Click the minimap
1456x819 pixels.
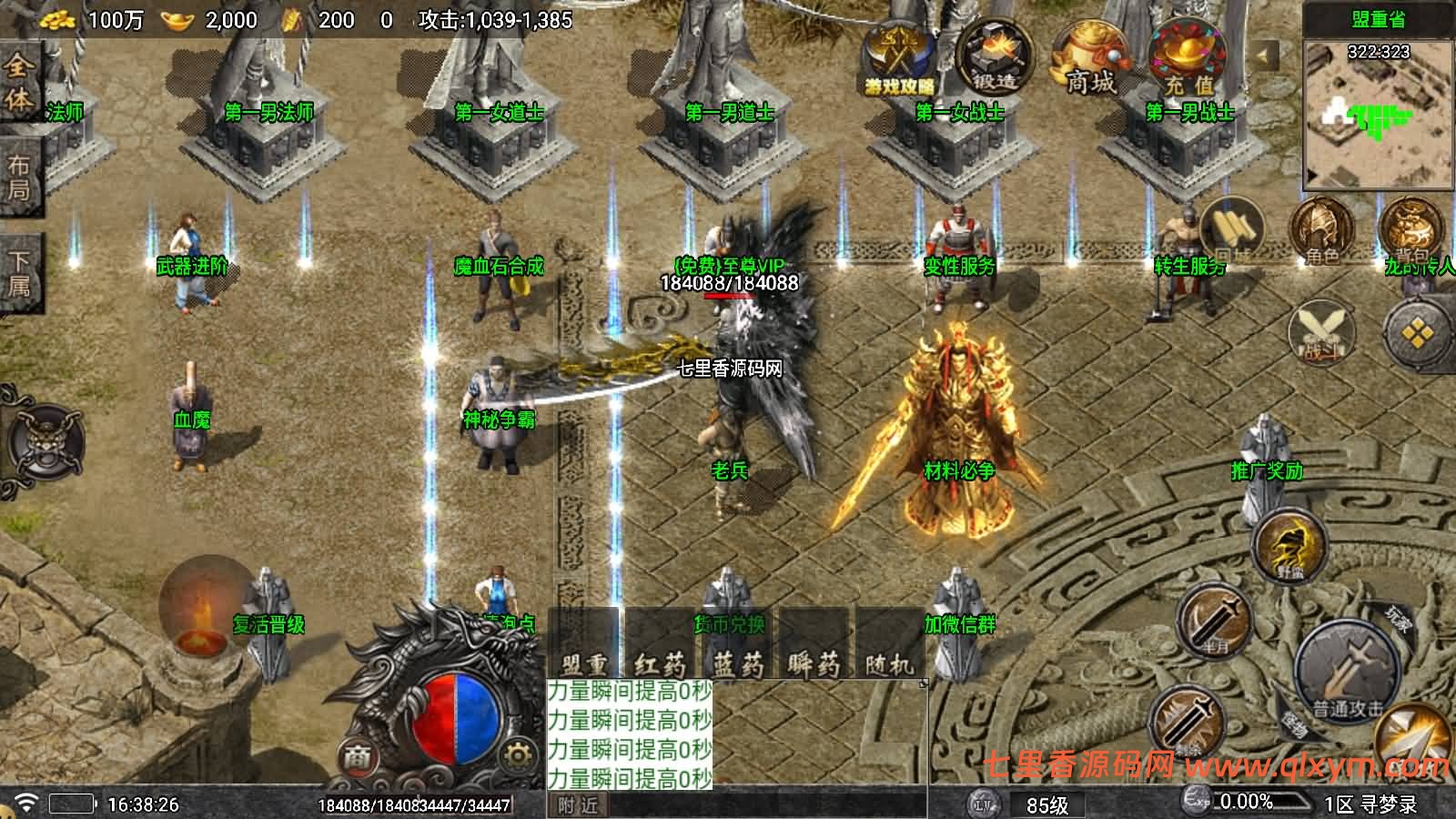click(1378, 114)
